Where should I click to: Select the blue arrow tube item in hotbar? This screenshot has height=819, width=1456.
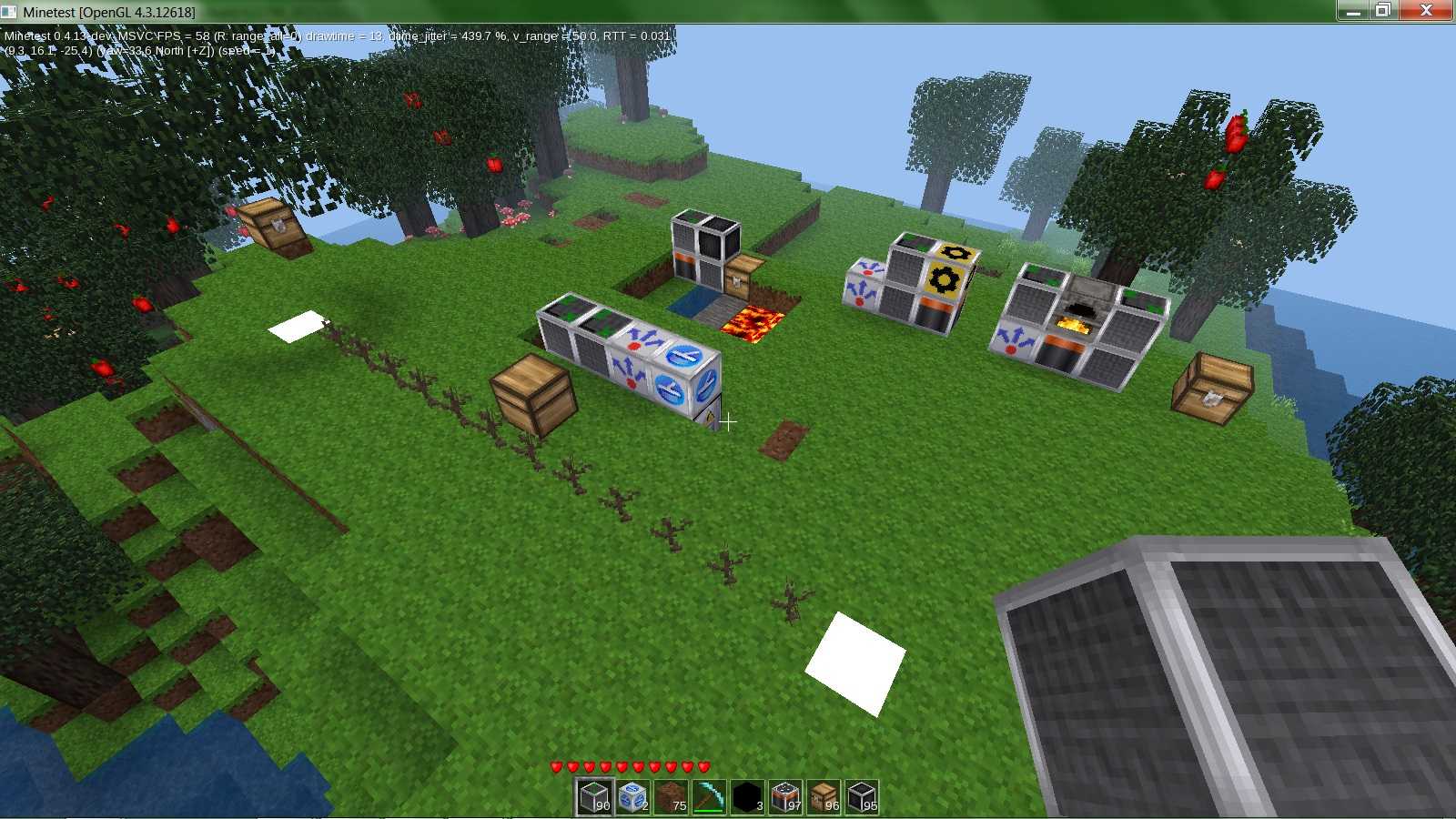pos(635,797)
